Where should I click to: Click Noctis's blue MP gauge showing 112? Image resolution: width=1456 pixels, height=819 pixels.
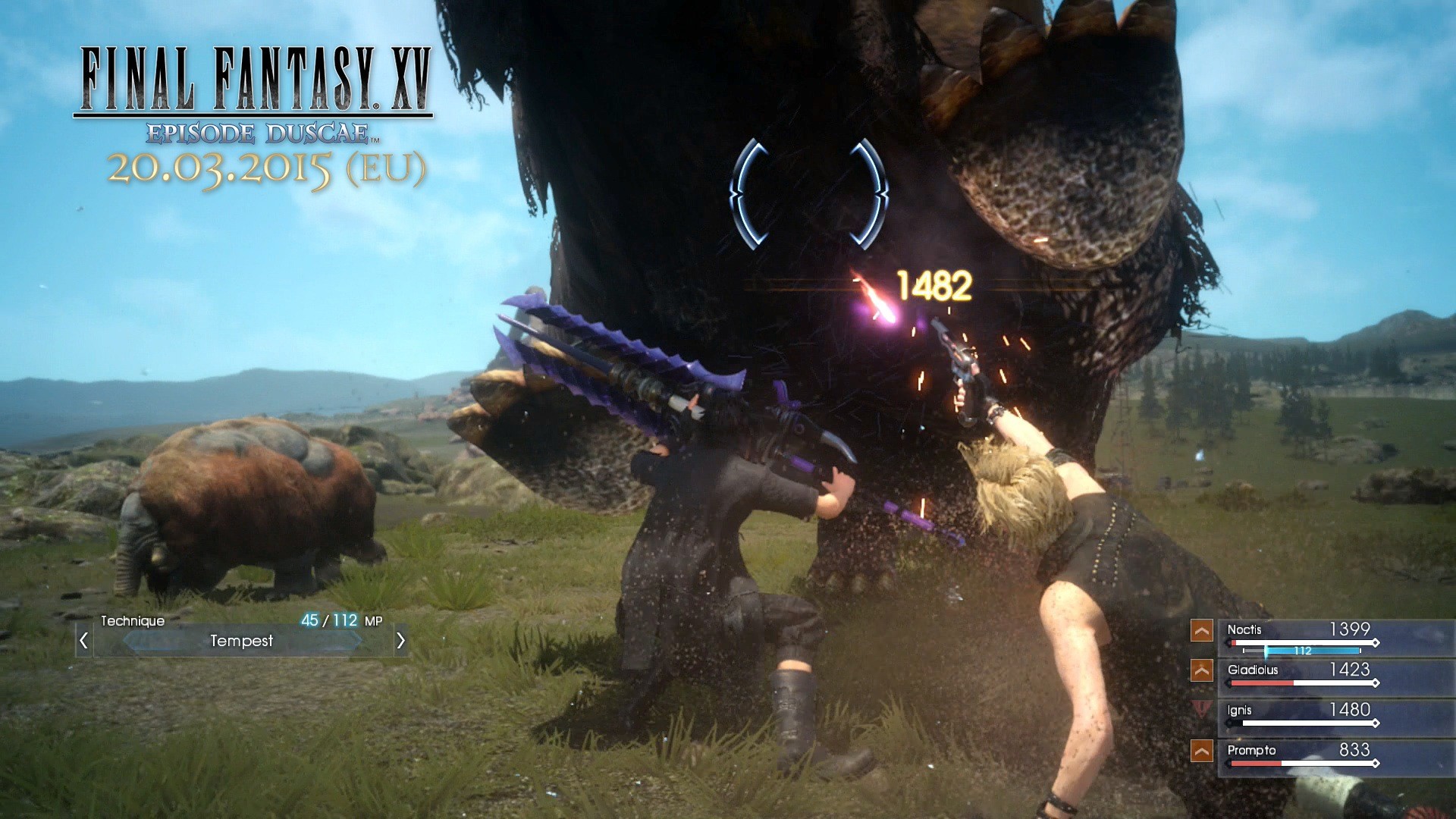tap(1312, 651)
